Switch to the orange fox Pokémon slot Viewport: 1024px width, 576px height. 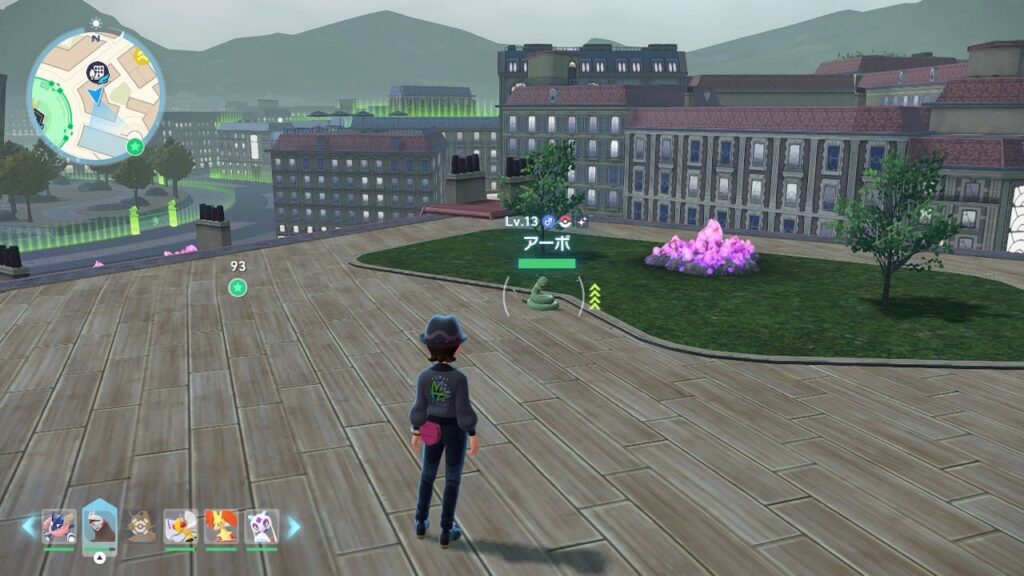(221, 527)
